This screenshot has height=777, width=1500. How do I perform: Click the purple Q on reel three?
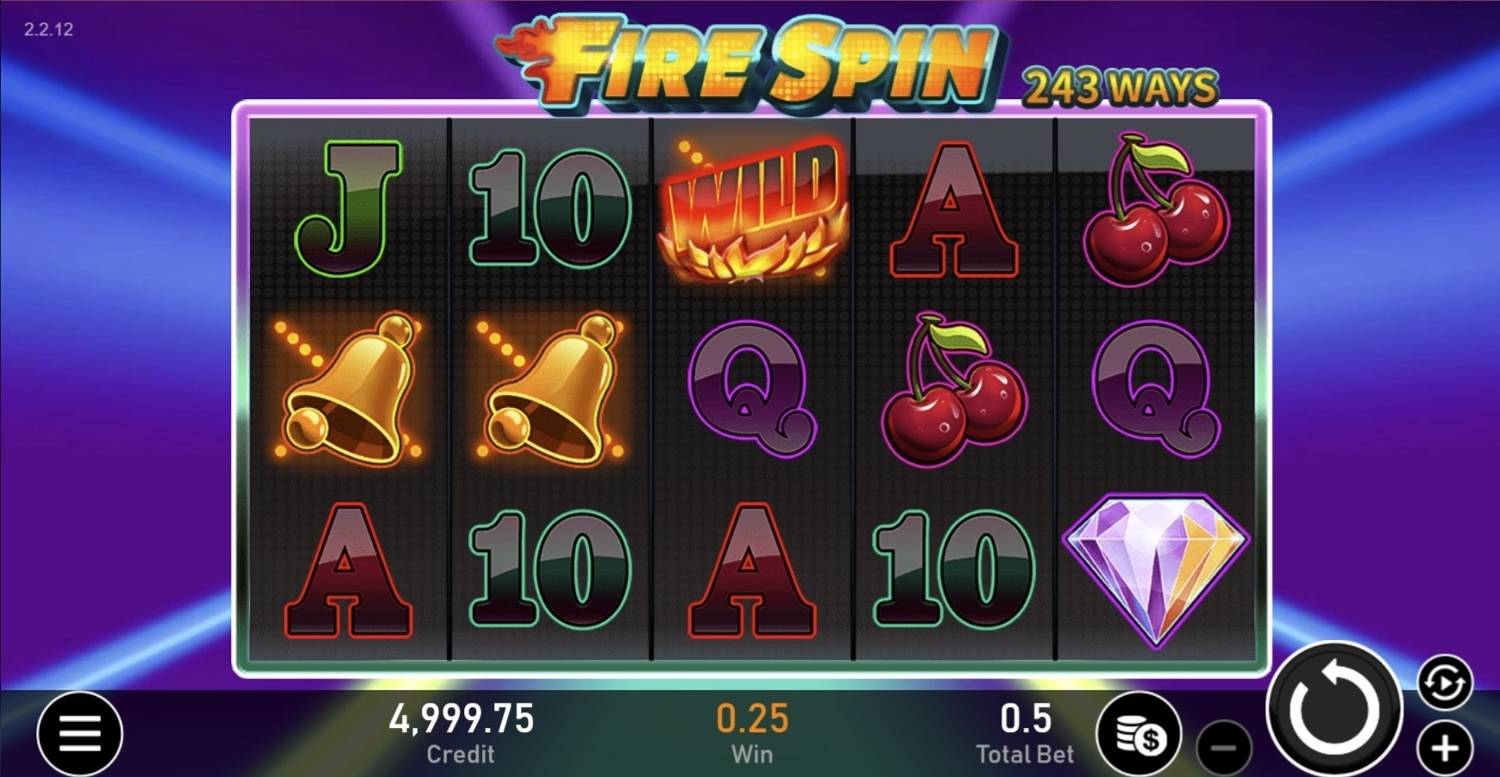[x=752, y=390]
